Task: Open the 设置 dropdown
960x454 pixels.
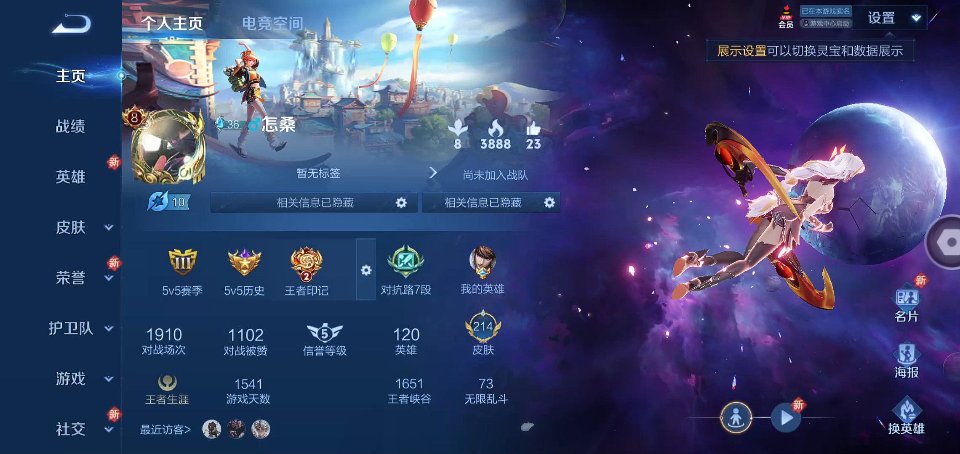Action: tap(893, 18)
